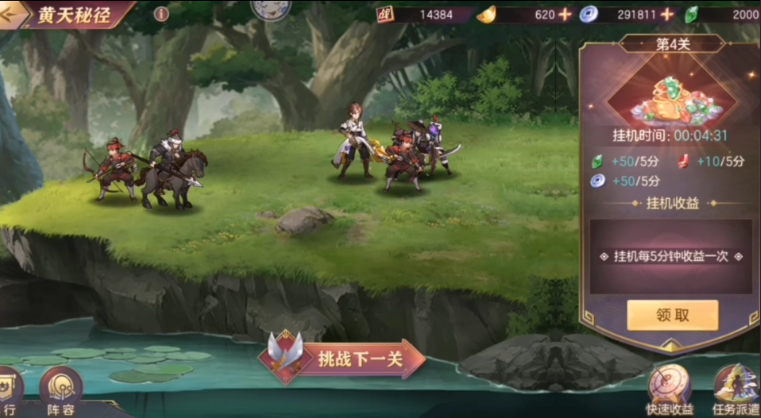Challenge the next stage (挑战下一关)
Viewport: 761px width, 418px height.
coord(345,358)
